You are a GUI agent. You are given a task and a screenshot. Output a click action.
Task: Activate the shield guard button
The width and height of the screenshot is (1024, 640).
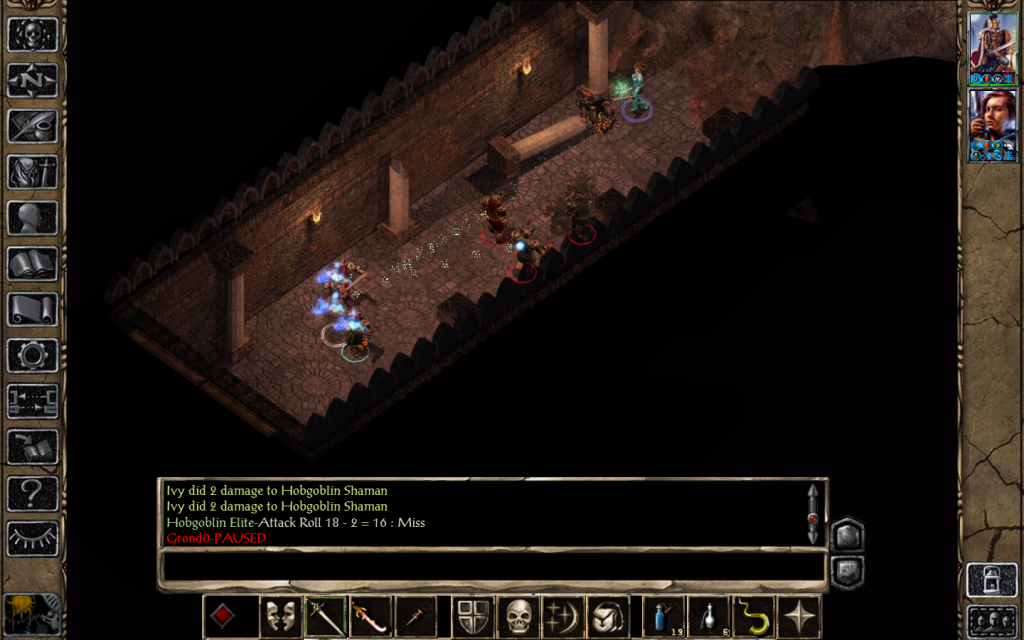point(473,616)
